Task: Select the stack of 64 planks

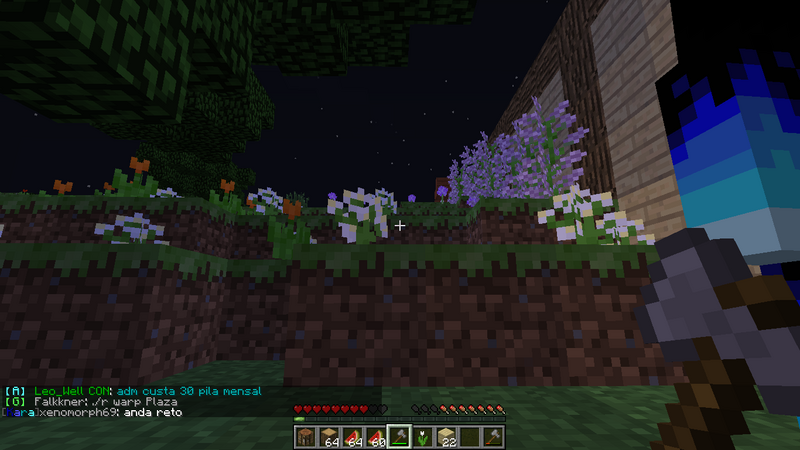Action: coord(328,436)
